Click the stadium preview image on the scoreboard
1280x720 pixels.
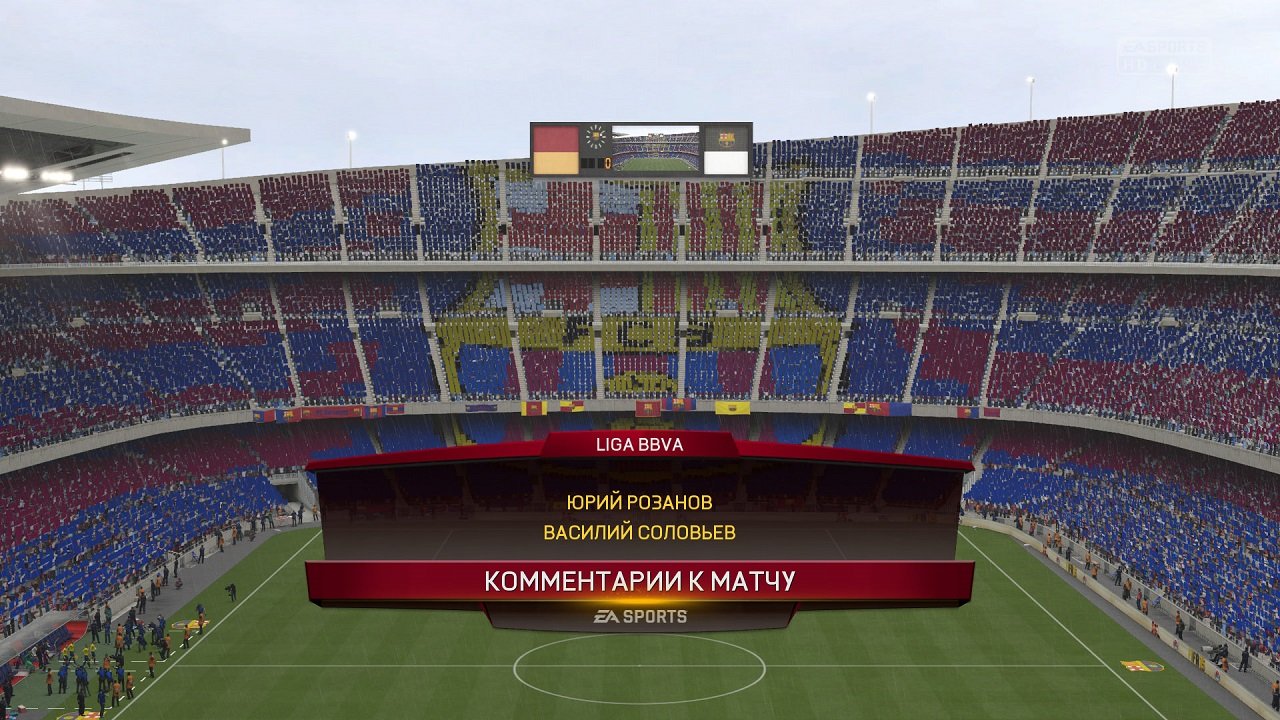[656, 148]
